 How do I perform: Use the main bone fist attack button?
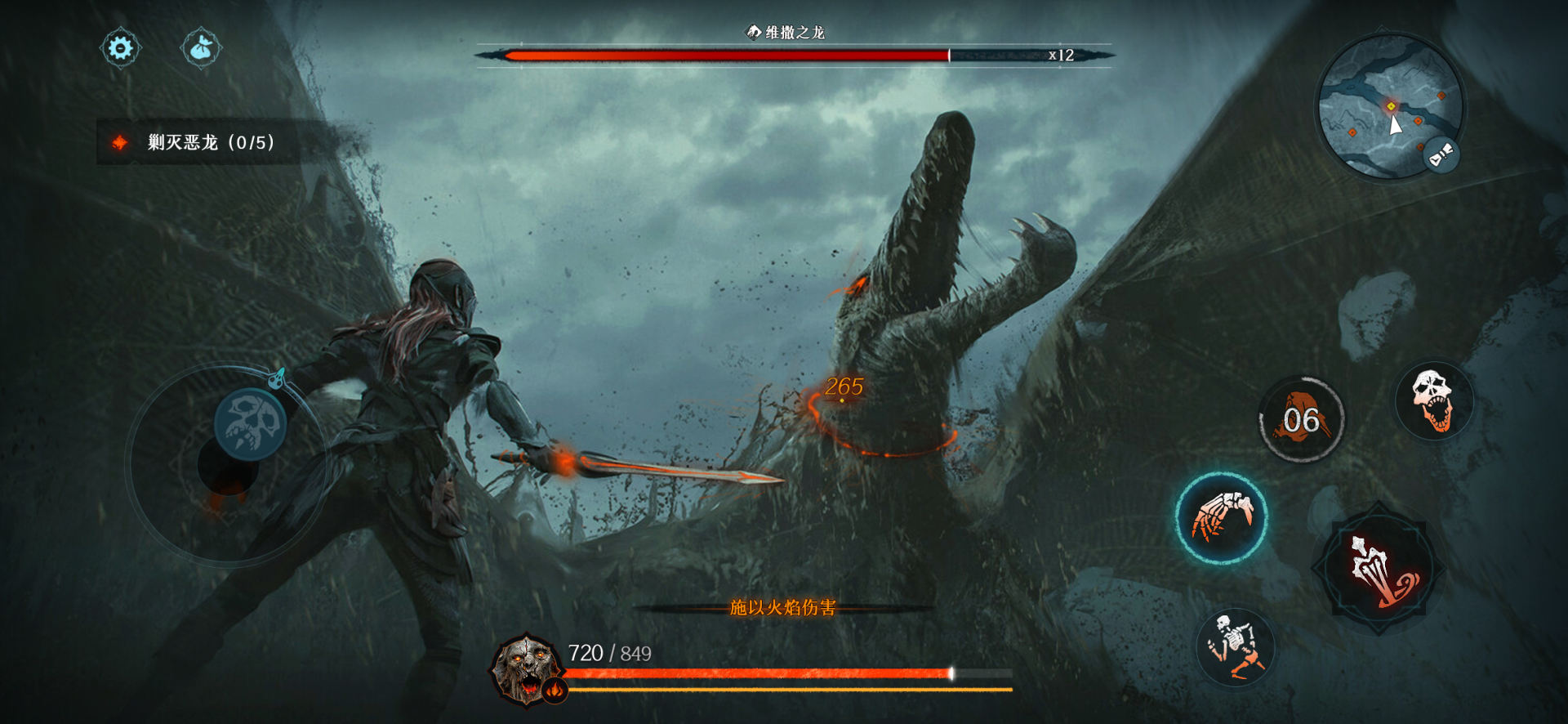point(1379,568)
